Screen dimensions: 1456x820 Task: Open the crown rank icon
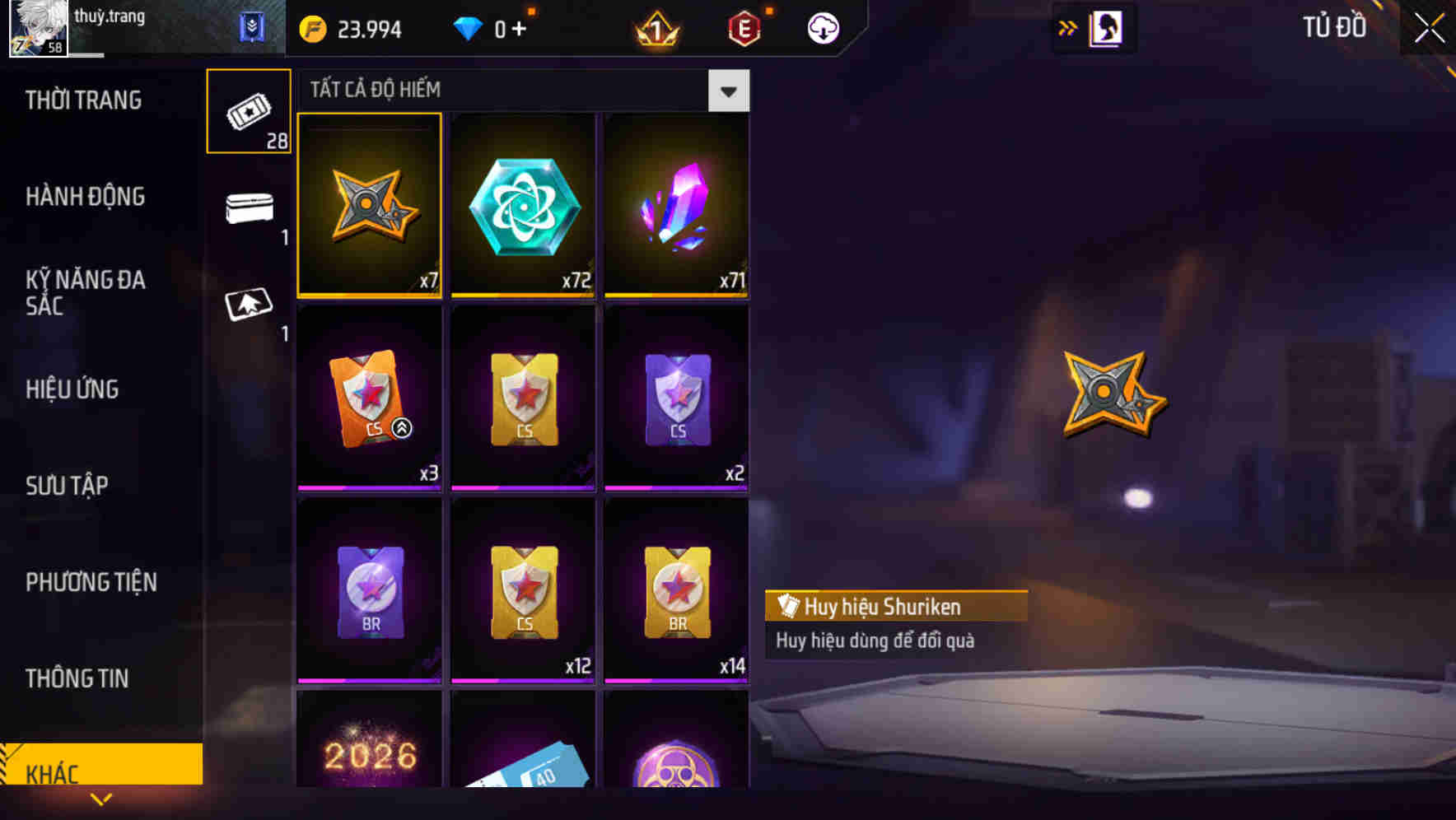point(655,27)
